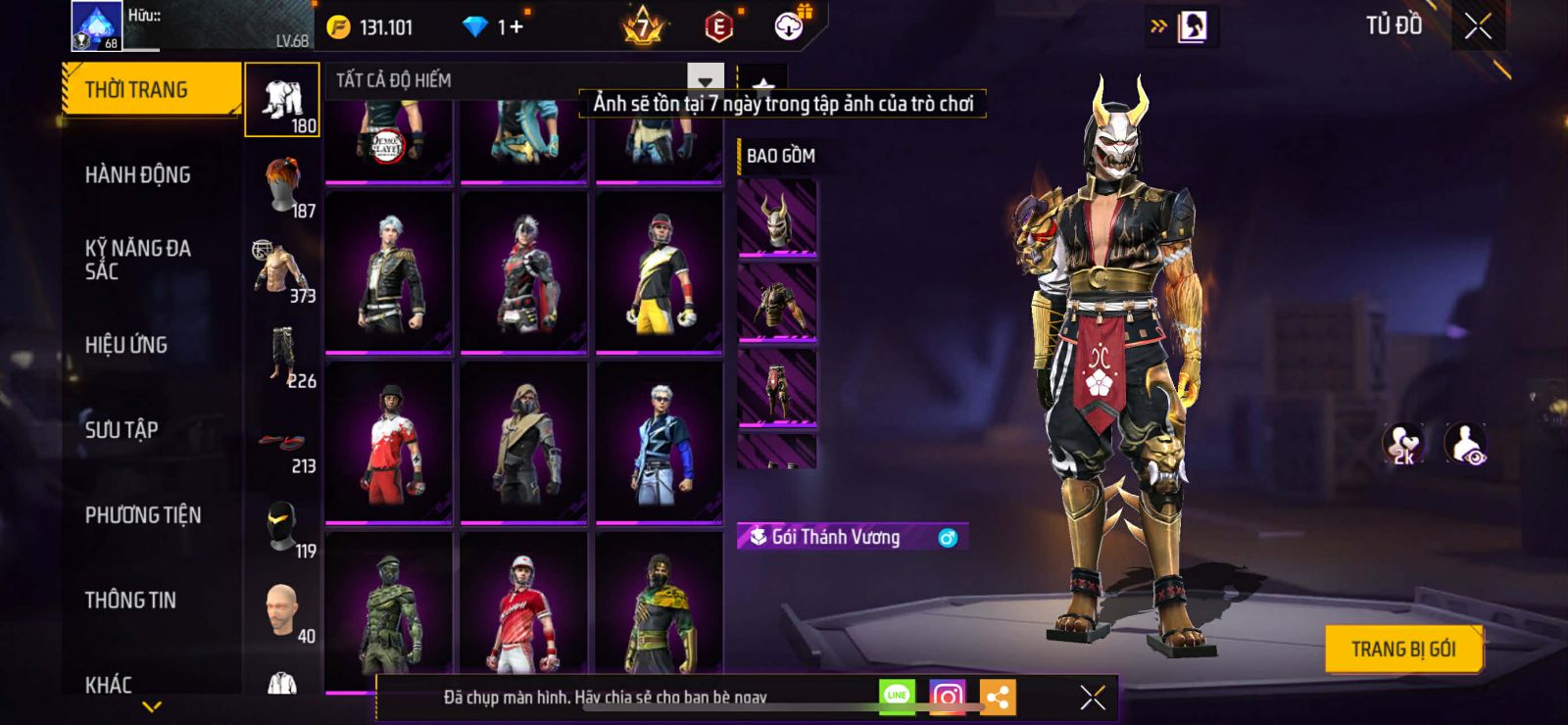Viewport: 1568px width, 725px height.
Task: Click the Trang Bị Gói button
Action: 1402,649
